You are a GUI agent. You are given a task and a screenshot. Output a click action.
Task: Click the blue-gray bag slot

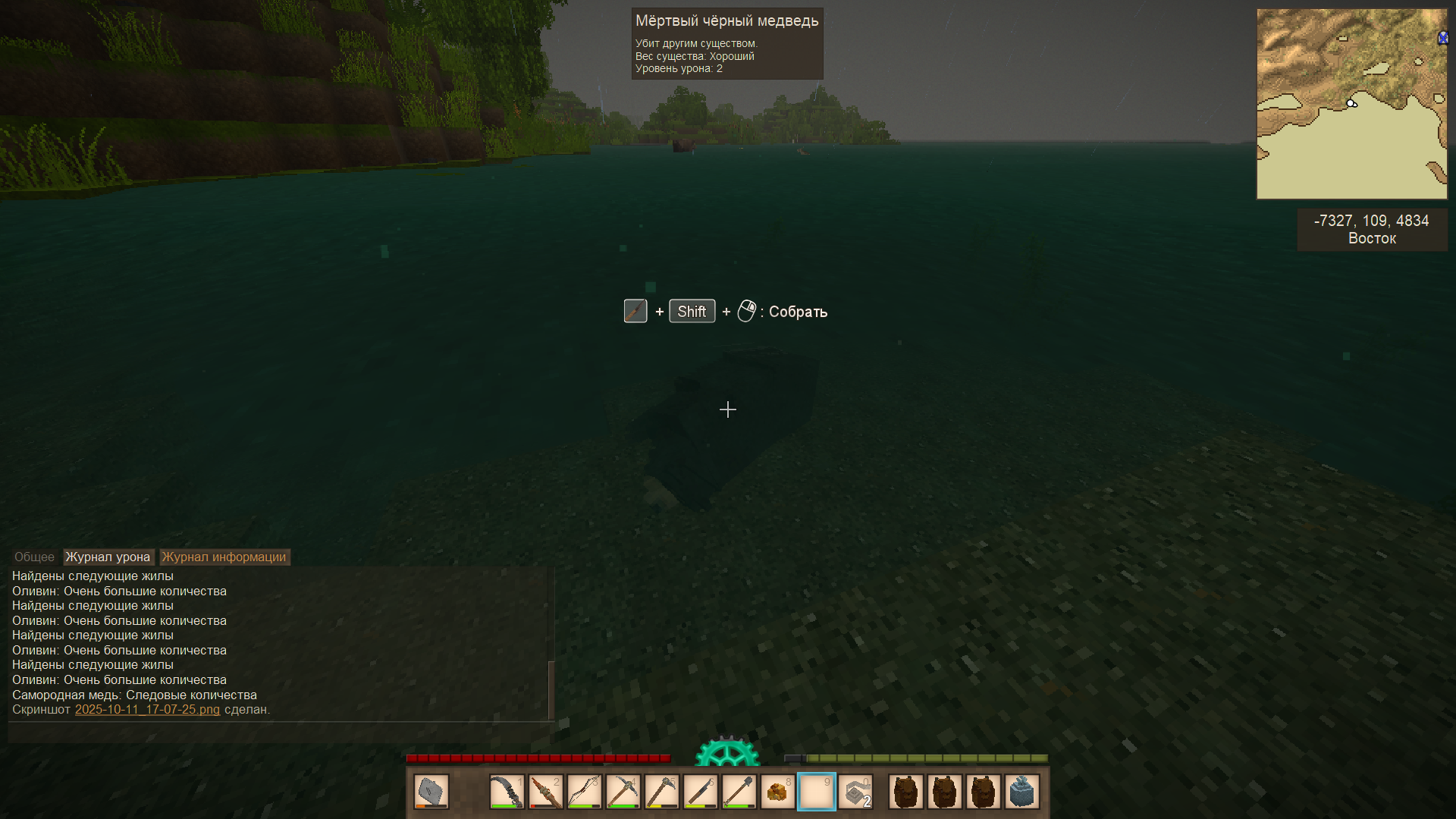(1021, 792)
